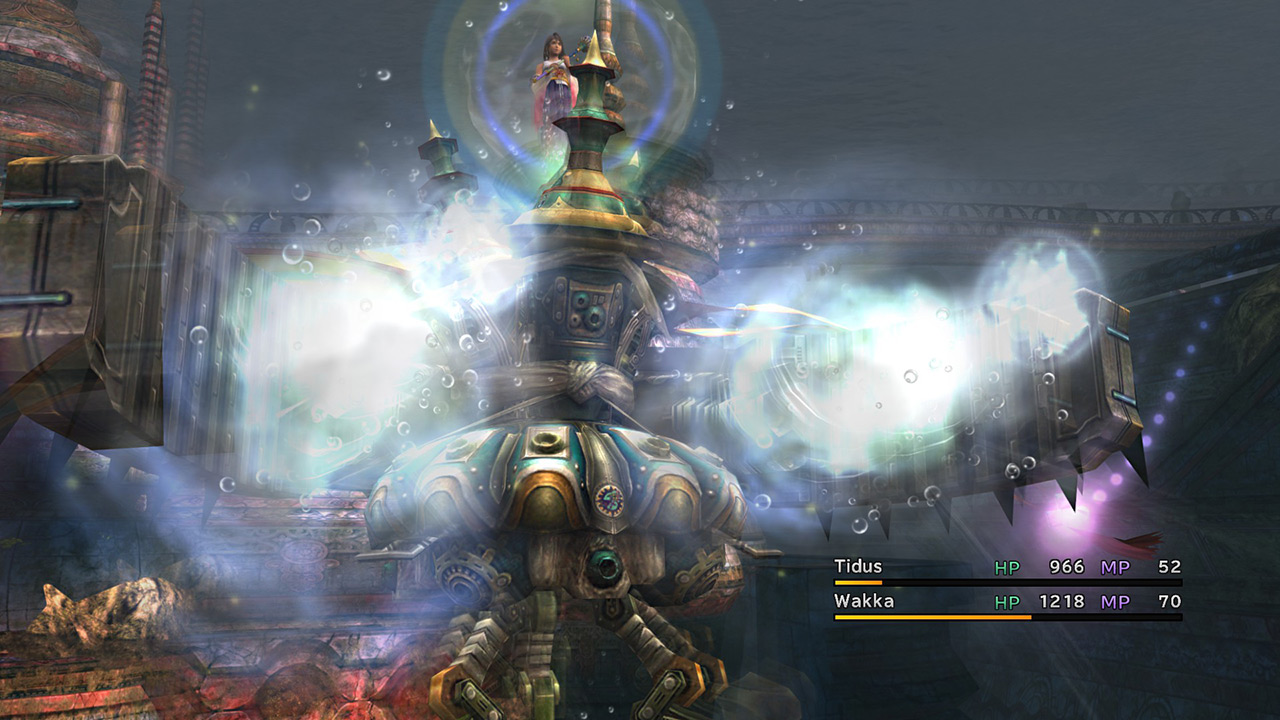
Task: Select Wakka in the party status list
Action: pos(864,601)
